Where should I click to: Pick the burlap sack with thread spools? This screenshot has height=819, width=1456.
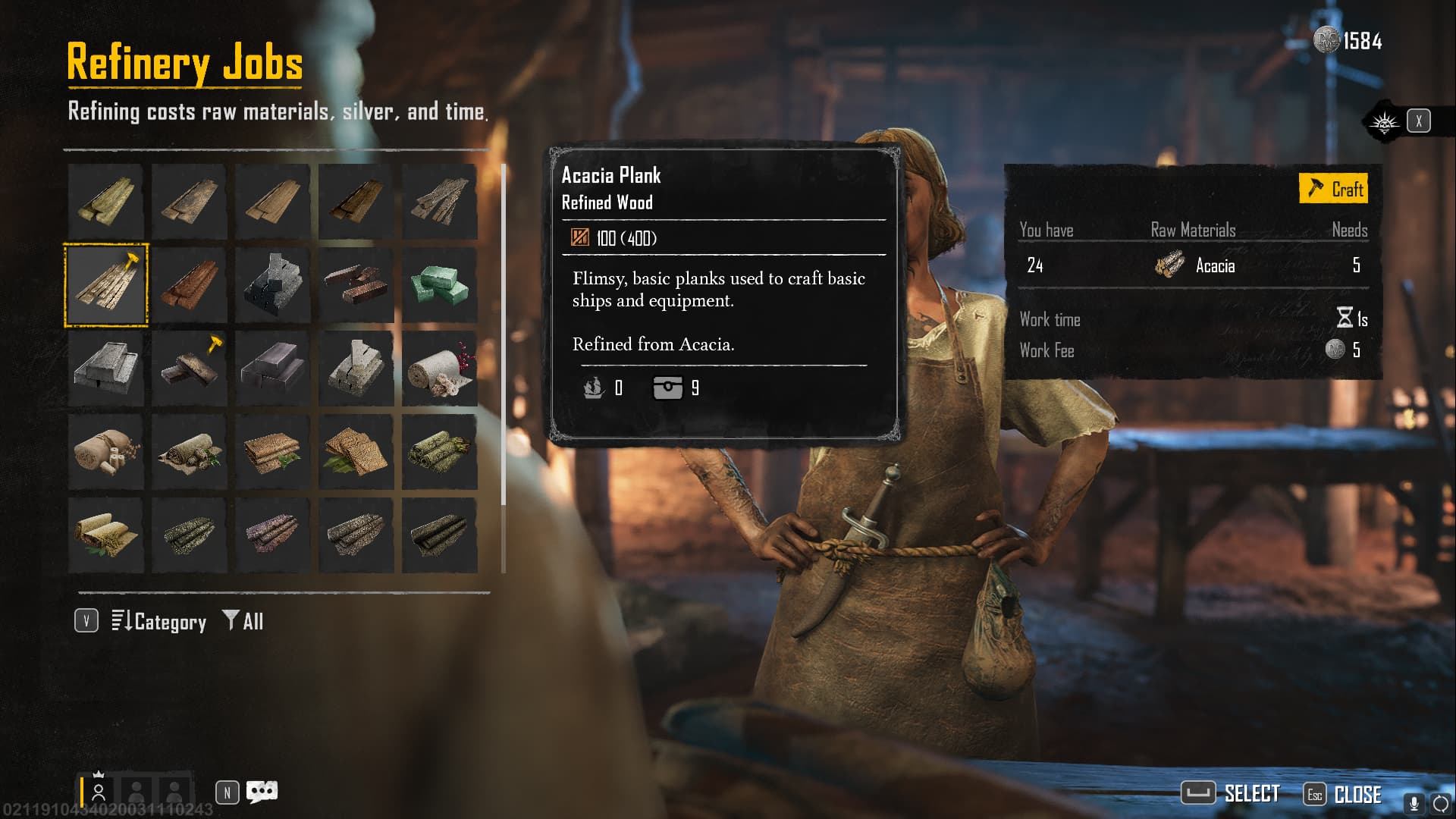pos(106,452)
